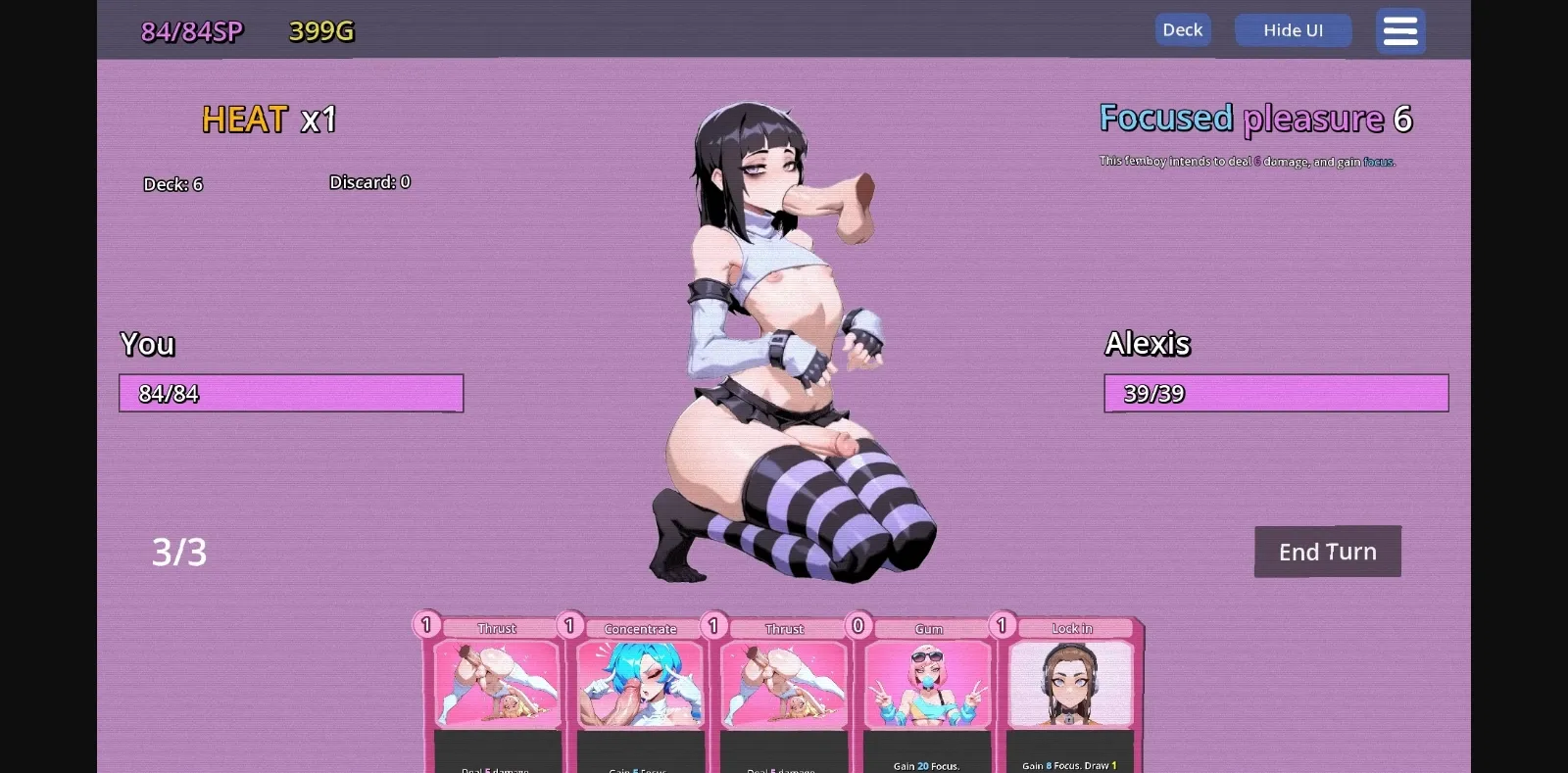Viewport: 1568px width, 773px height.
Task: Open the hamburger menu in the top right
Action: point(1399,30)
